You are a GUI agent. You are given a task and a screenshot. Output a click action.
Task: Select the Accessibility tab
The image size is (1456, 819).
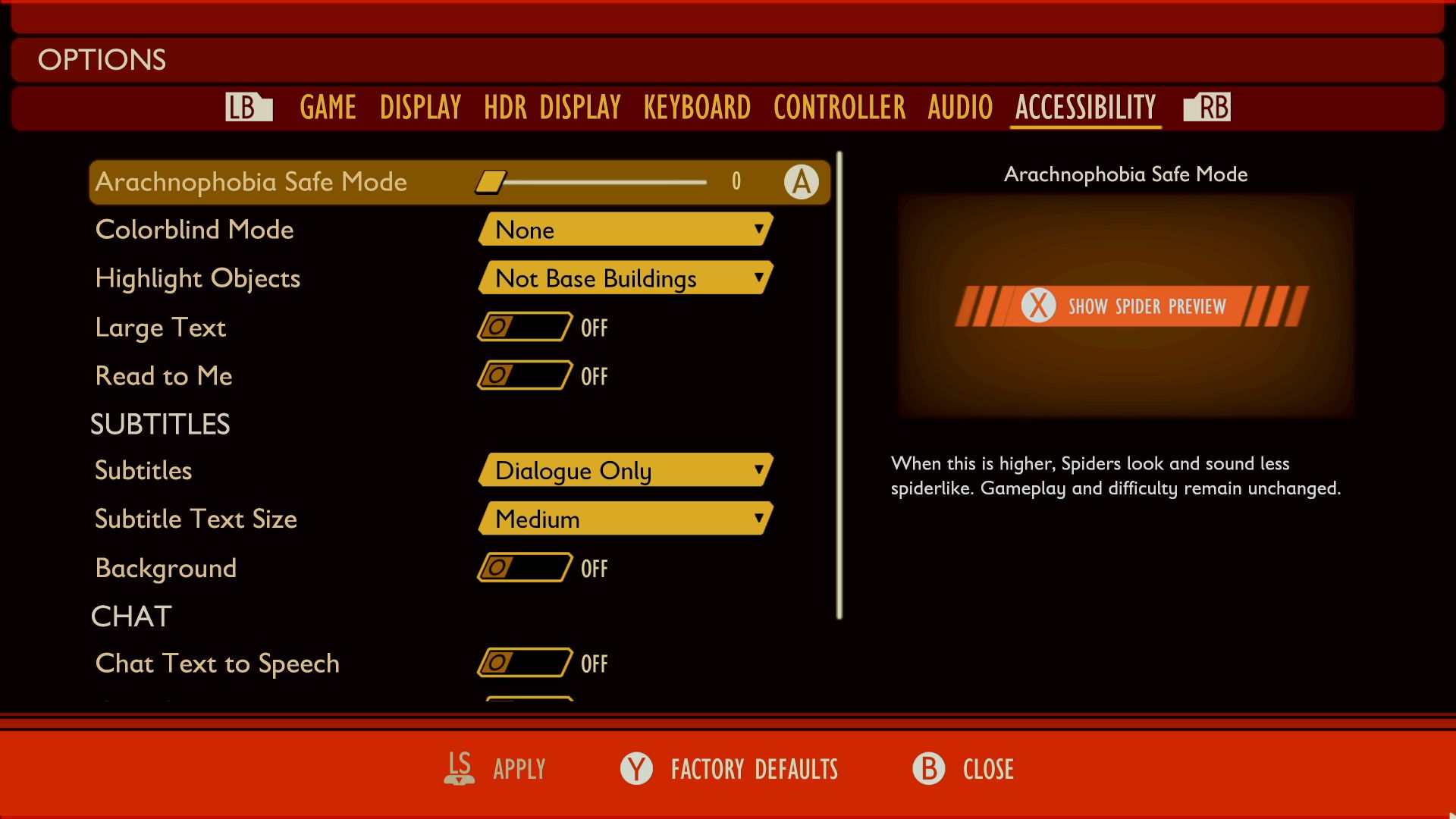pyautogui.click(x=1085, y=107)
